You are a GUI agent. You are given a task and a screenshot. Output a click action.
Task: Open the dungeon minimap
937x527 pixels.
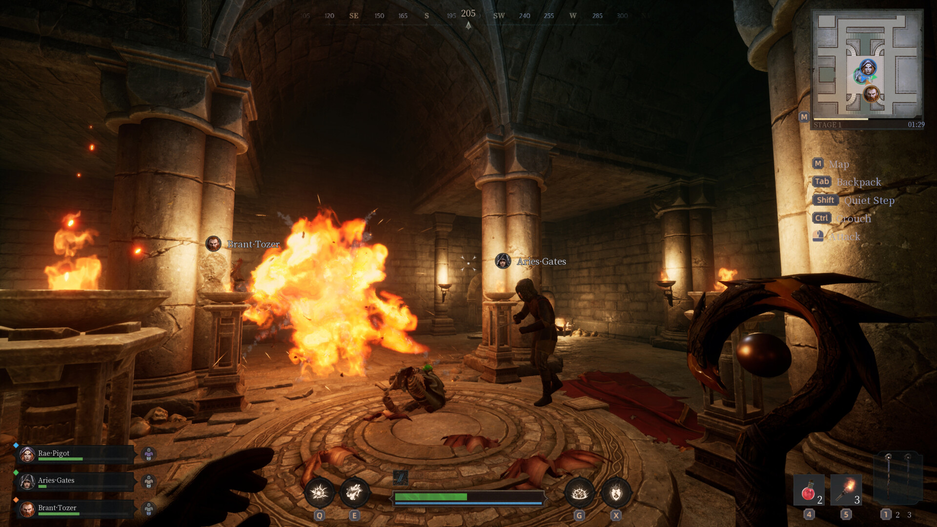(x=867, y=64)
